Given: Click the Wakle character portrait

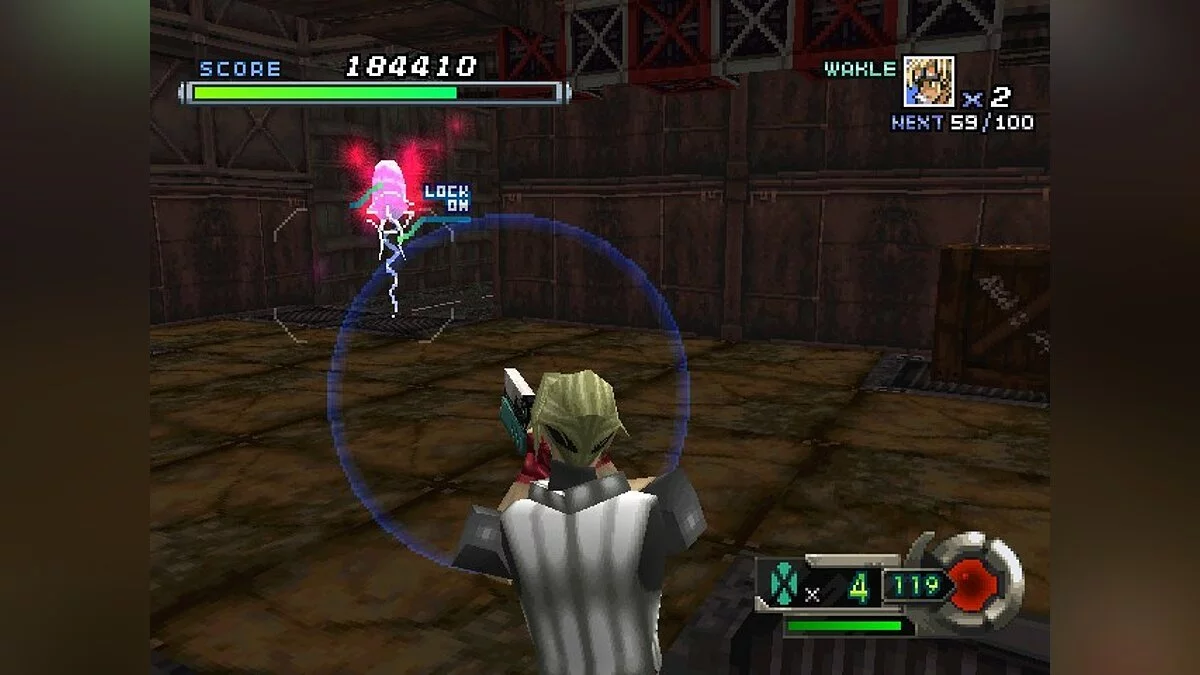Looking at the screenshot, I should (928, 81).
